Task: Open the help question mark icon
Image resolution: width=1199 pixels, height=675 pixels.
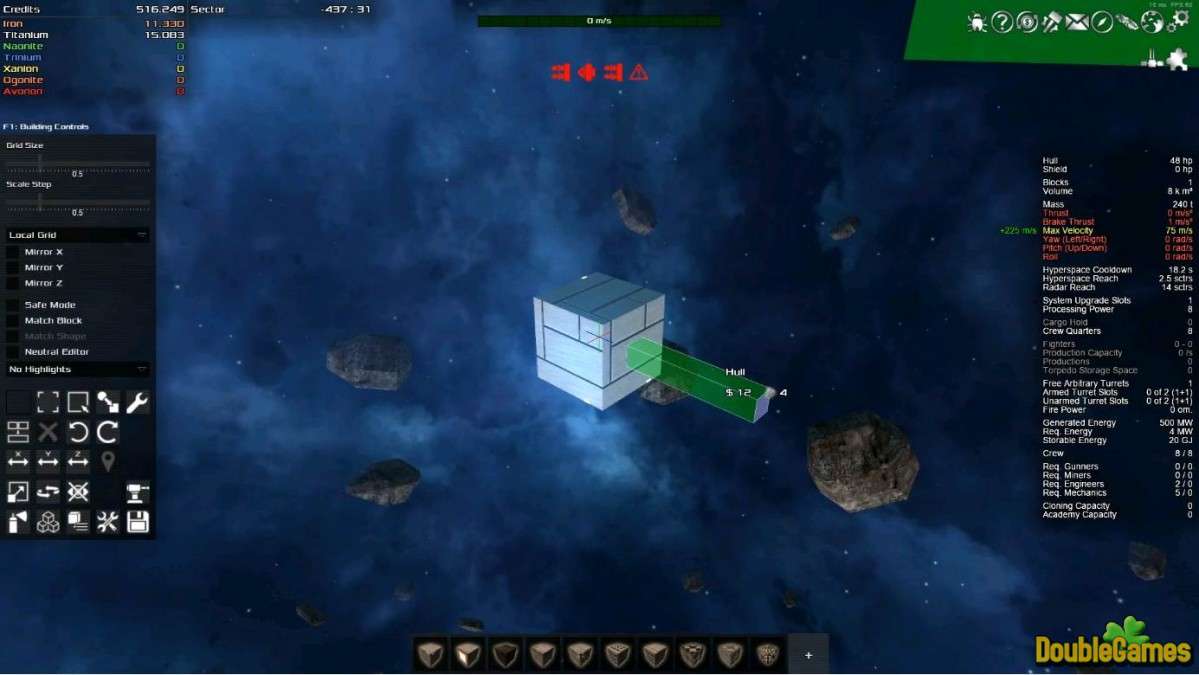Action: [x=1002, y=22]
